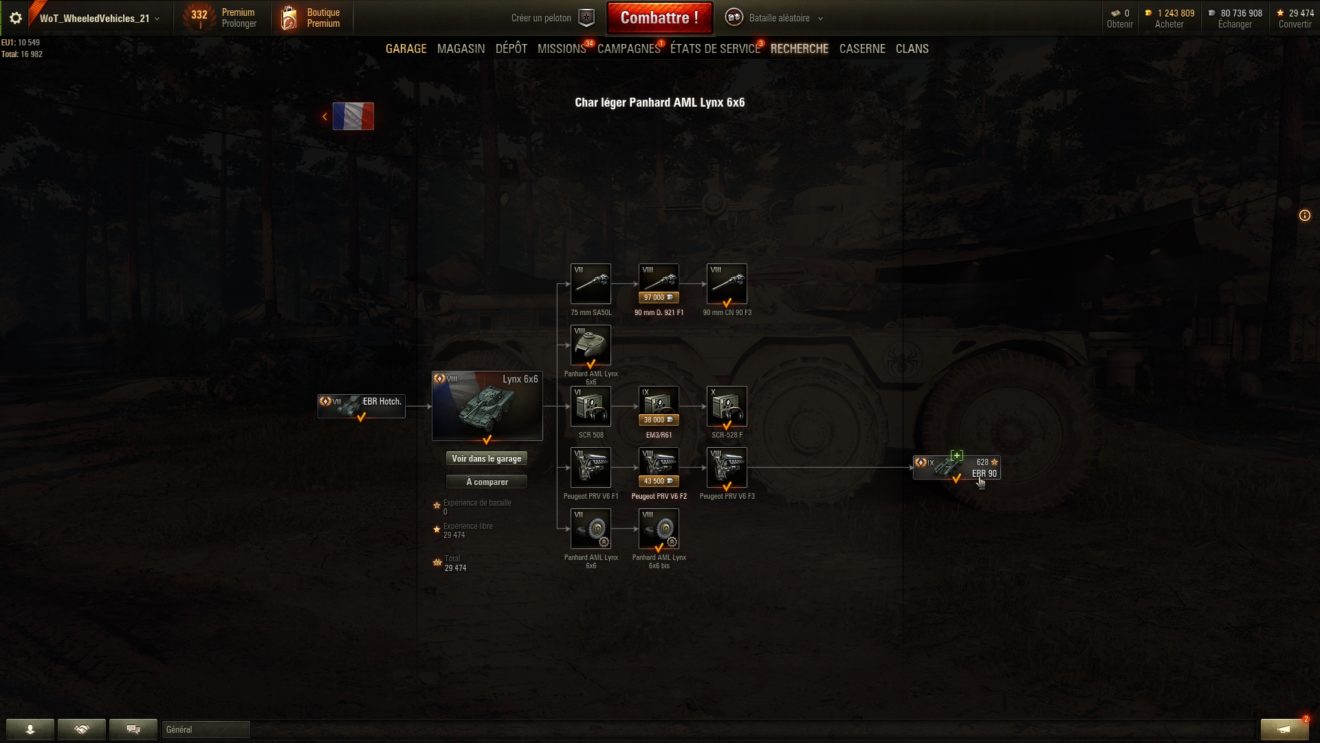This screenshot has height=743, width=1320.
Task: Start battle with the Combattre button
Action: (x=659, y=17)
